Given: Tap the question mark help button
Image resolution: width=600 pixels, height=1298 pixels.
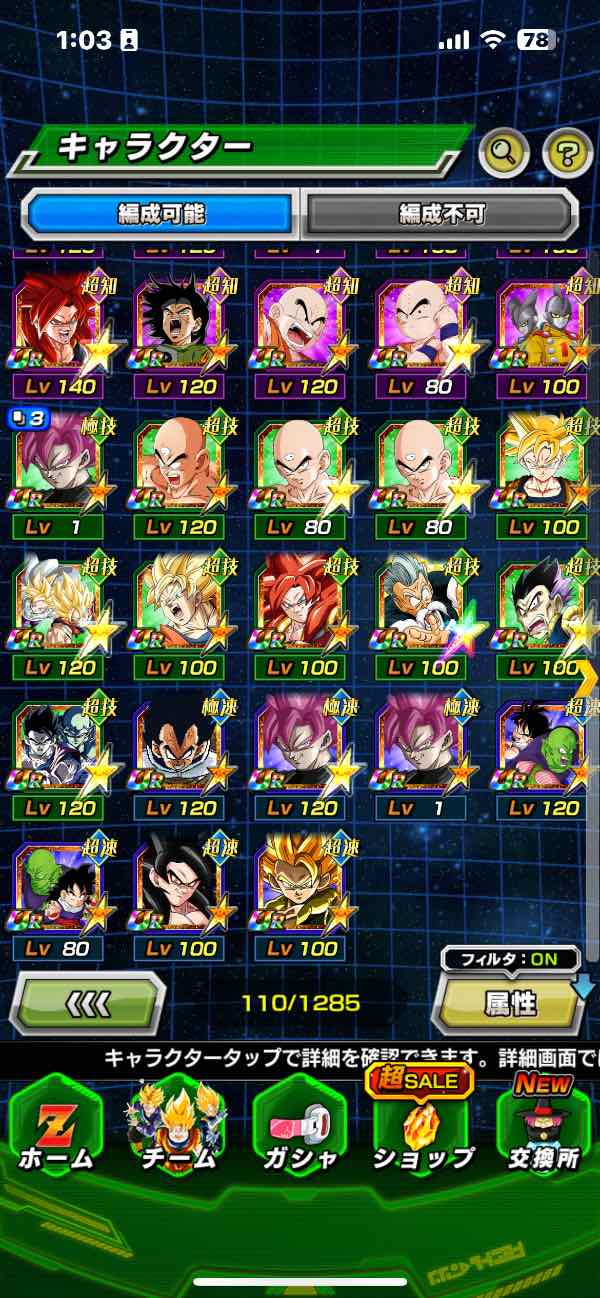Looking at the screenshot, I should tap(567, 152).
